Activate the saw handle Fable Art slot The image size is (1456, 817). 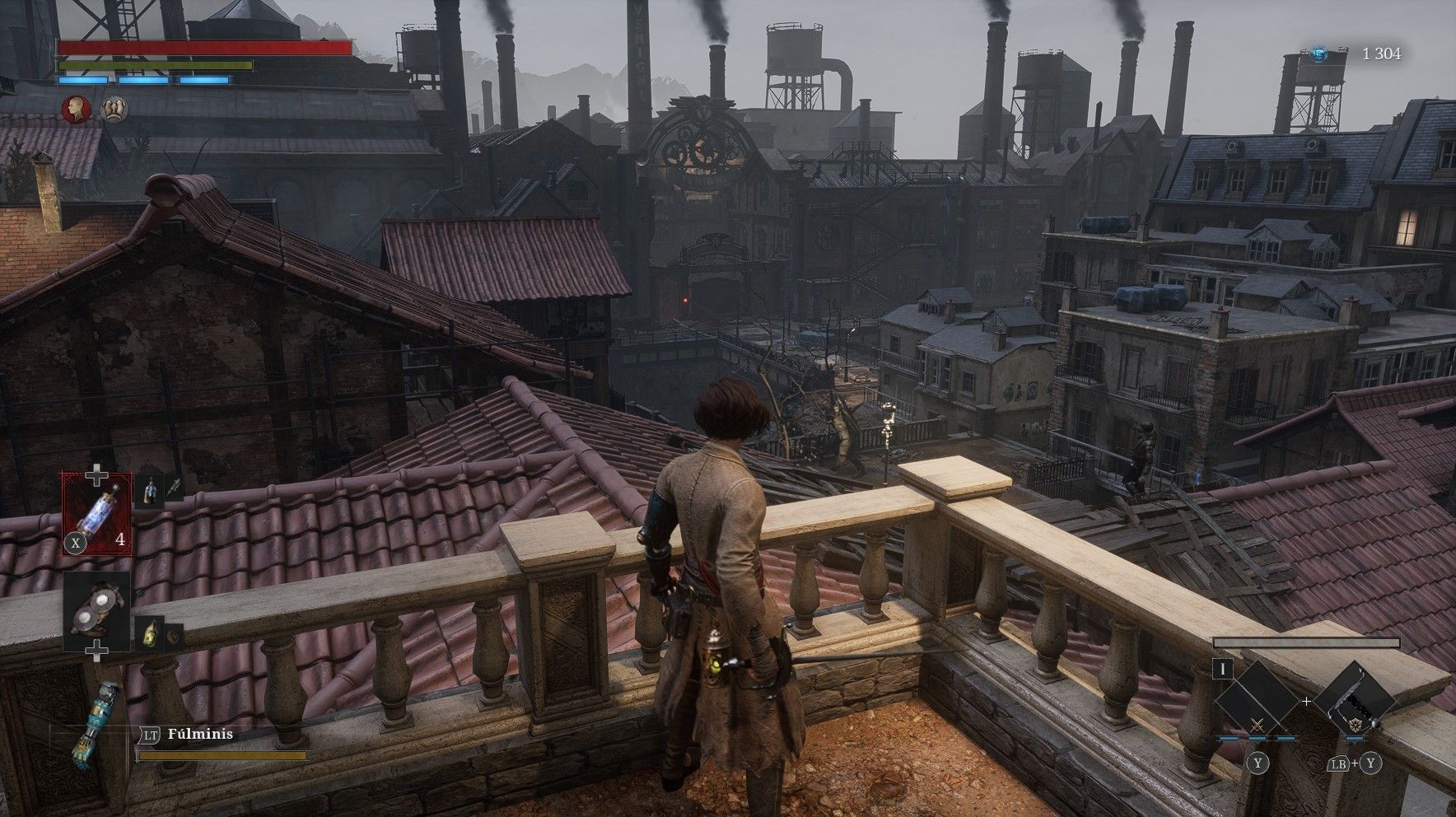tap(1353, 702)
